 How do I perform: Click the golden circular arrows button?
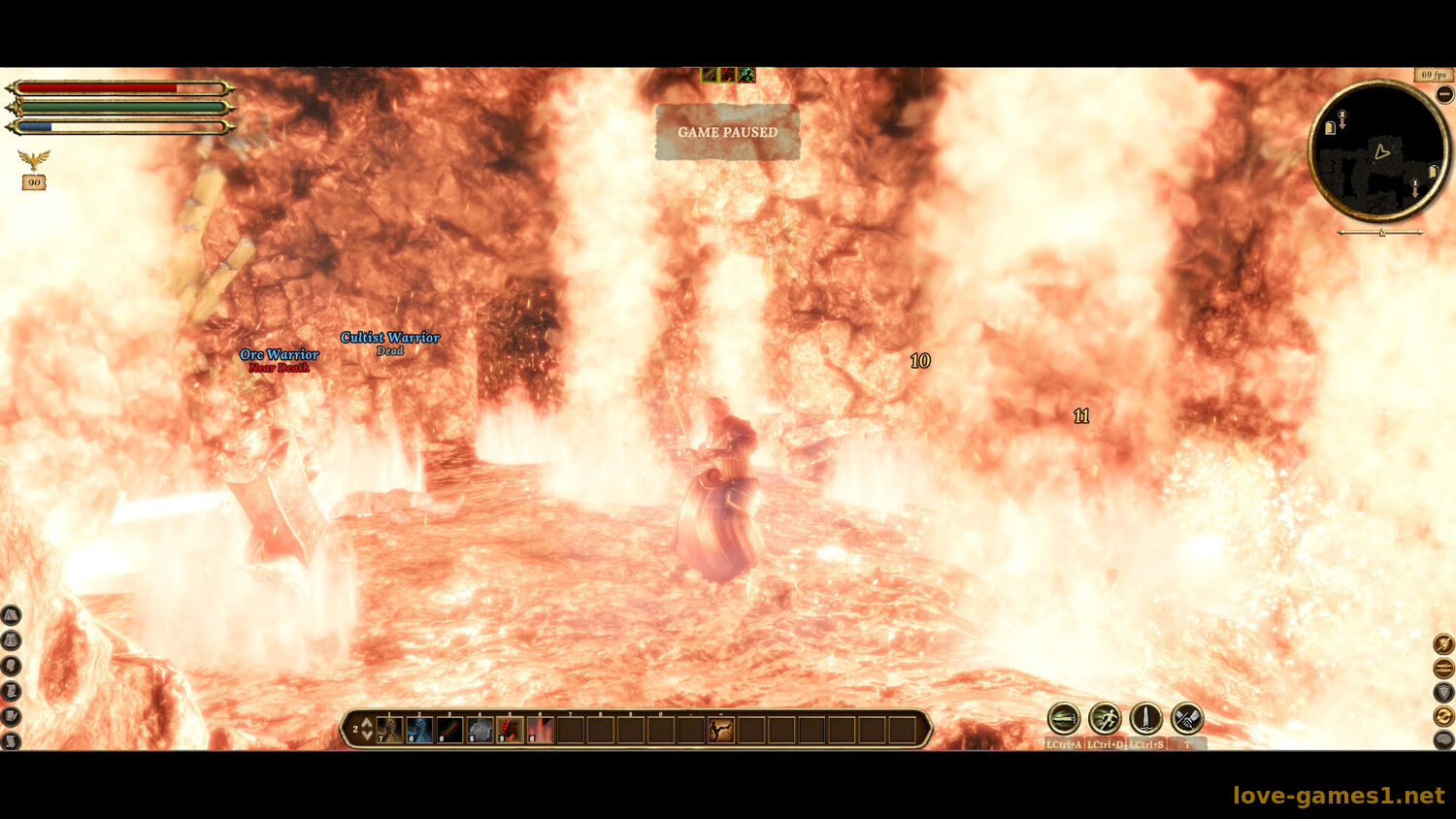[x=1443, y=716]
